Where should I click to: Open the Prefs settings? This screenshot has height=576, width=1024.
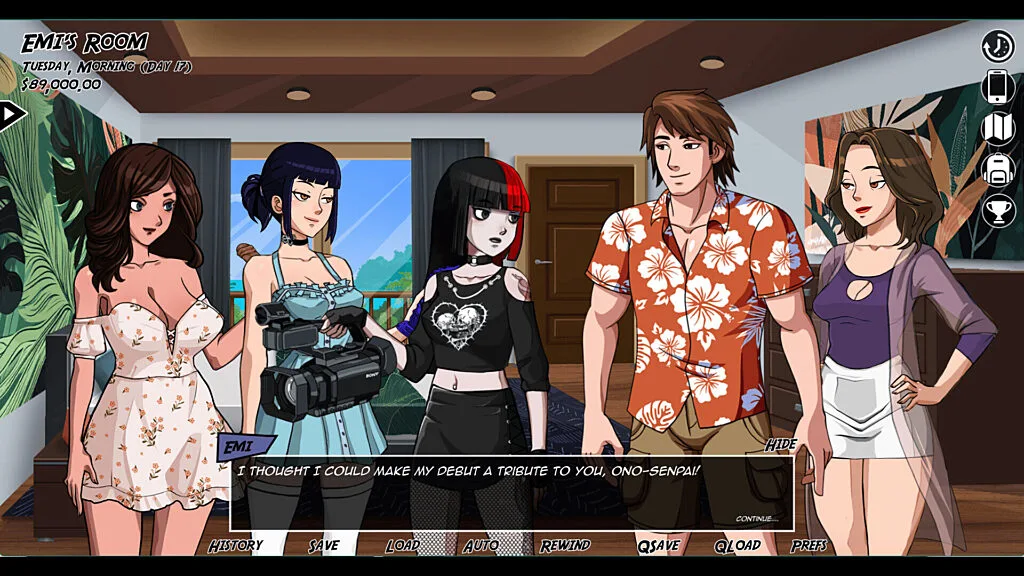click(809, 545)
